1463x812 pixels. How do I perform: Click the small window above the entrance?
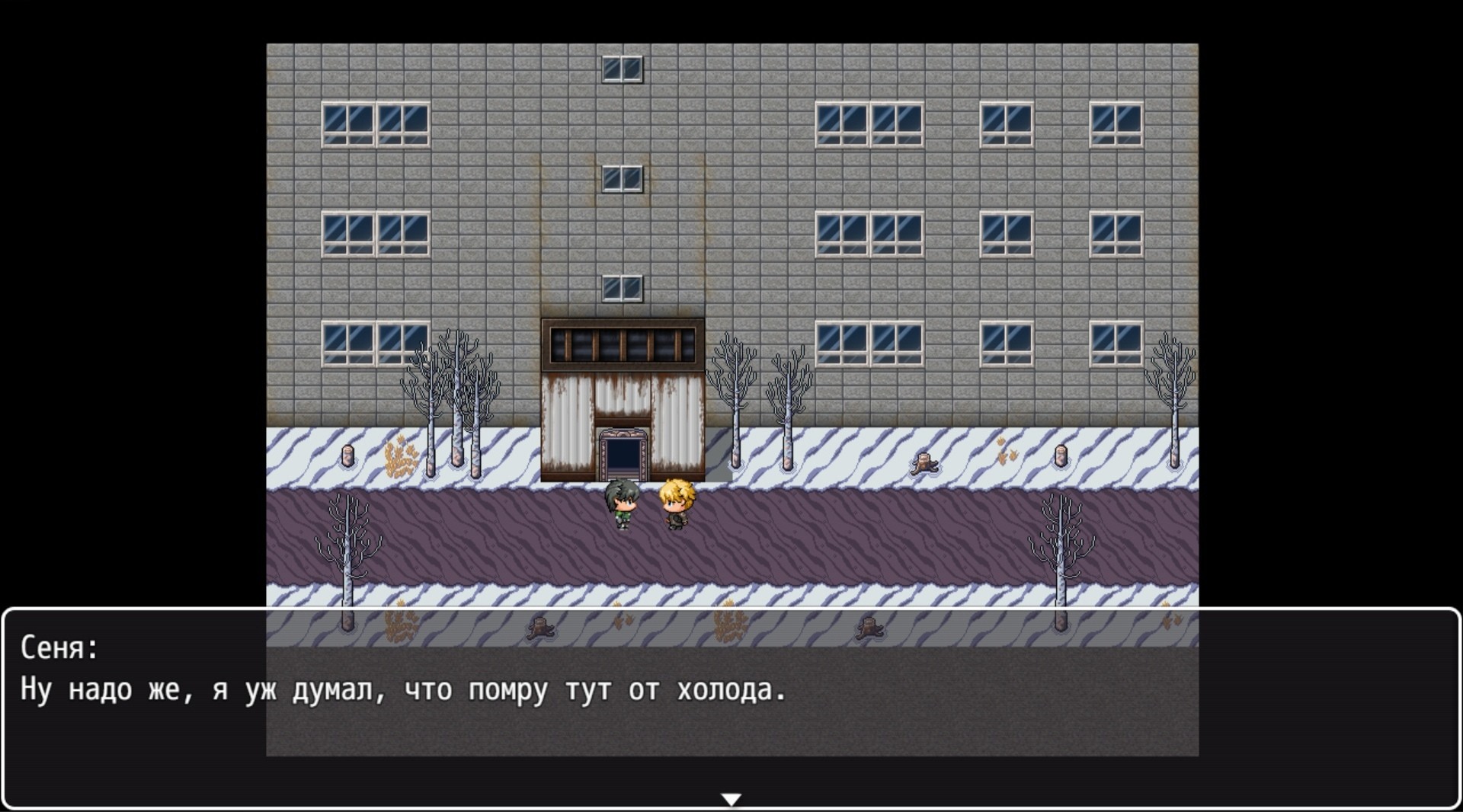point(623,287)
